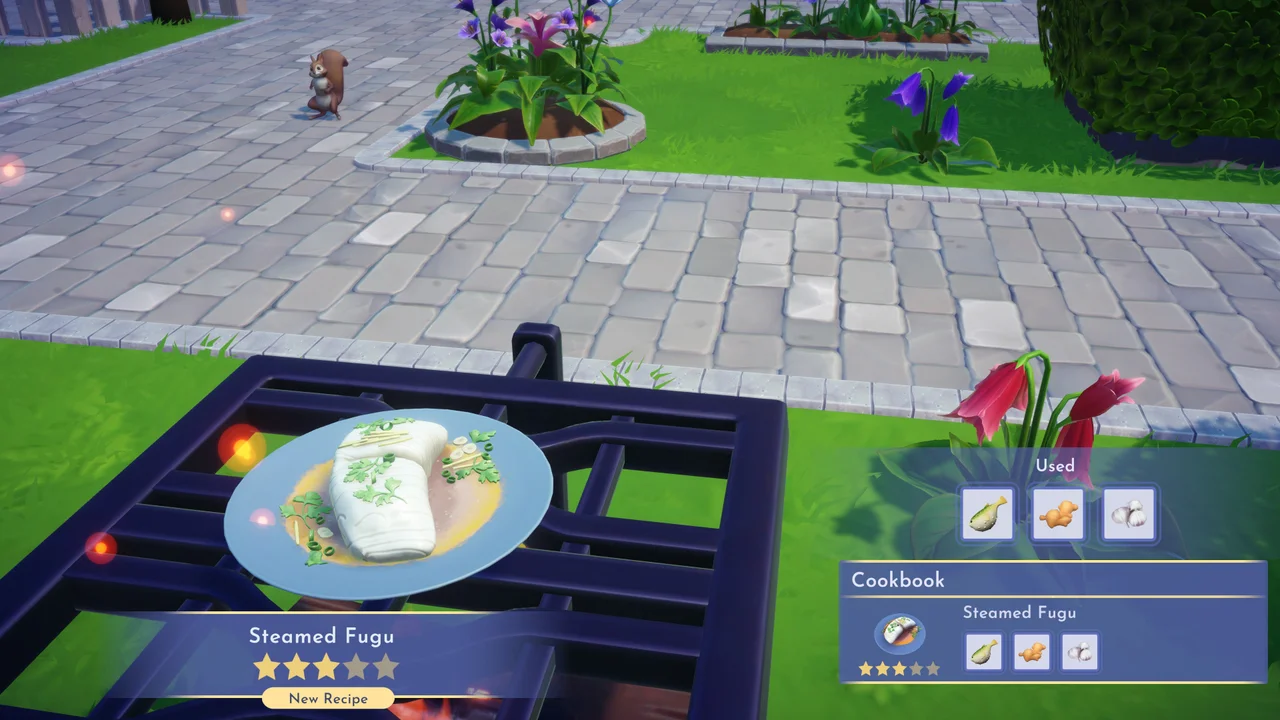The width and height of the screenshot is (1280, 720).
Task: Select the garlic slot under Used
Action: [1129, 515]
